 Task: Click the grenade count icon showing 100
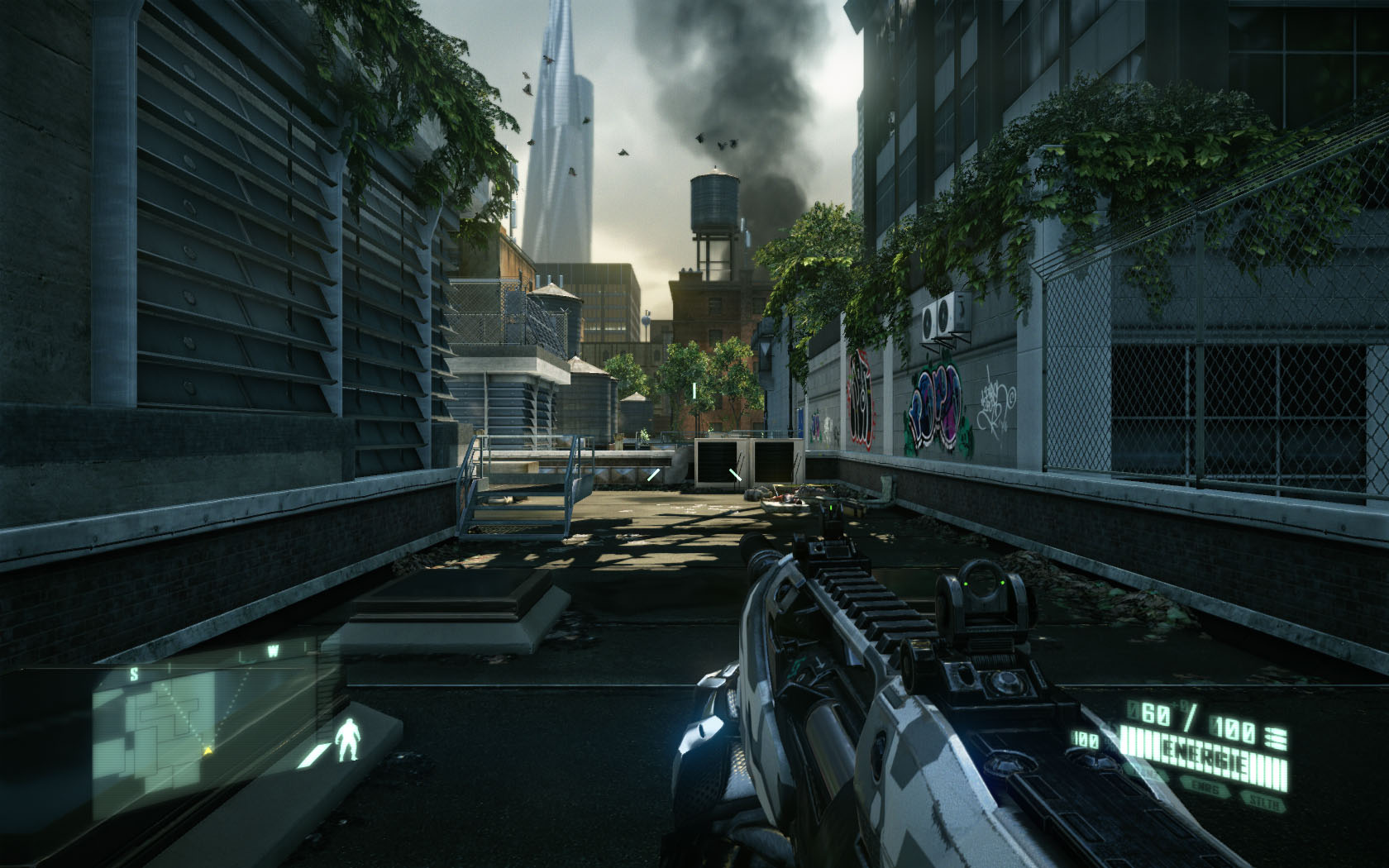point(1084,737)
